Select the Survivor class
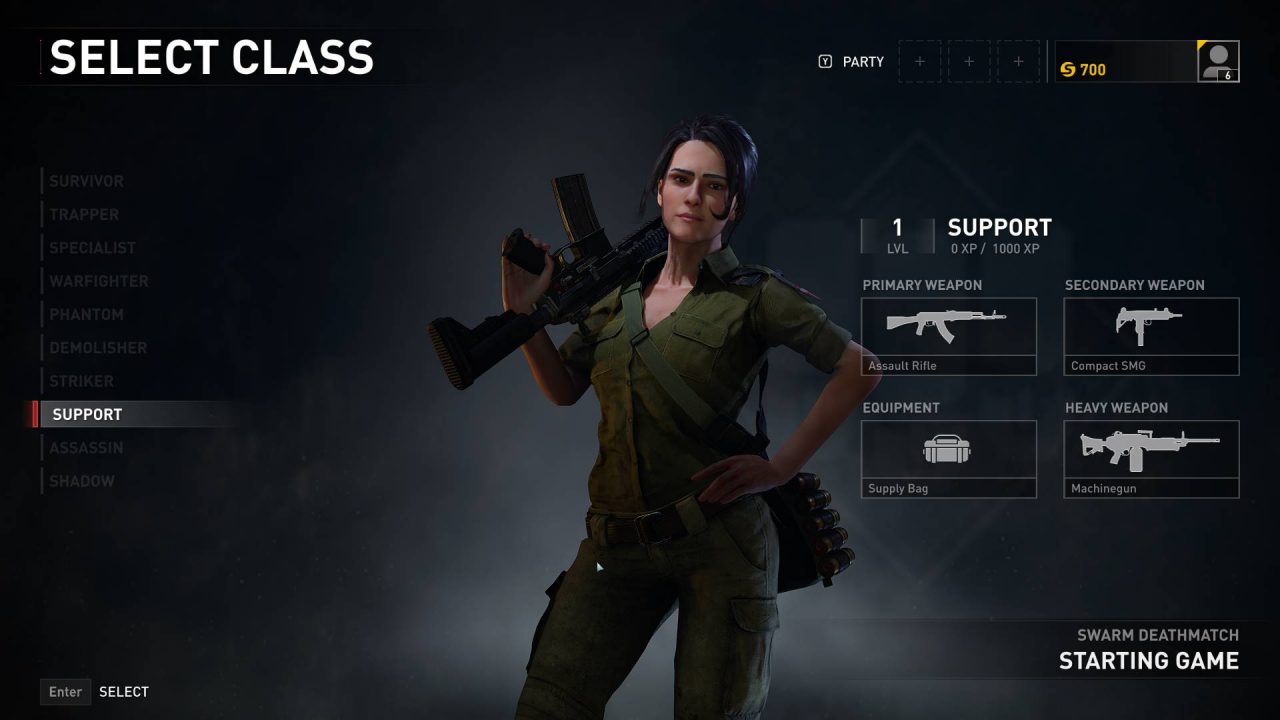This screenshot has height=720, width=1280. click(x=87, y=181)
